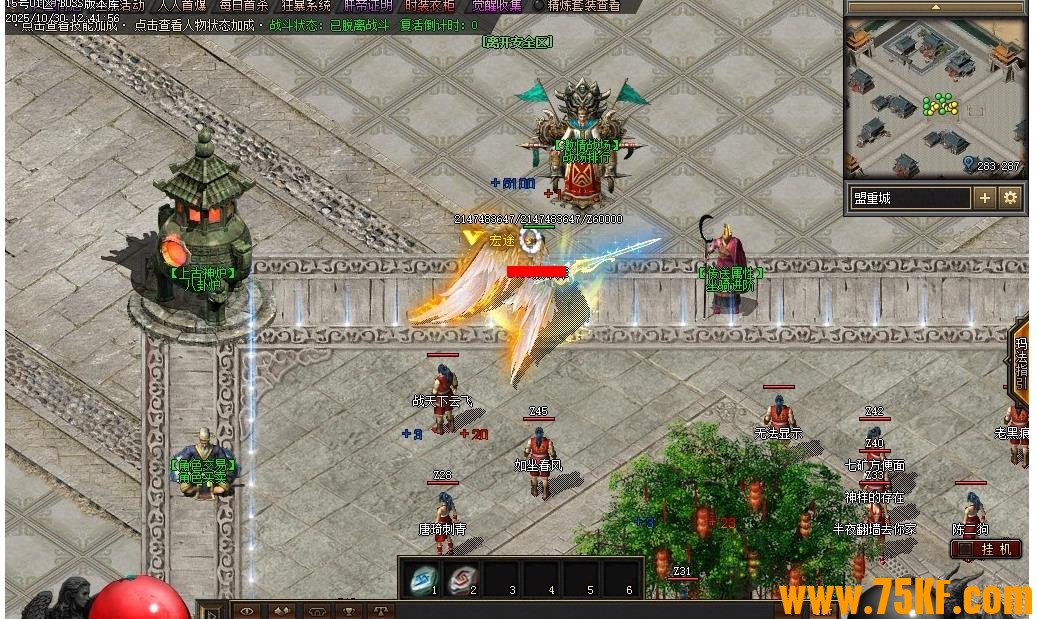Image resolution: width=1037 pixels, height=619 pixels.
Task: Toggle the 挂机 auto-battle button
Action: pos(986,549)
